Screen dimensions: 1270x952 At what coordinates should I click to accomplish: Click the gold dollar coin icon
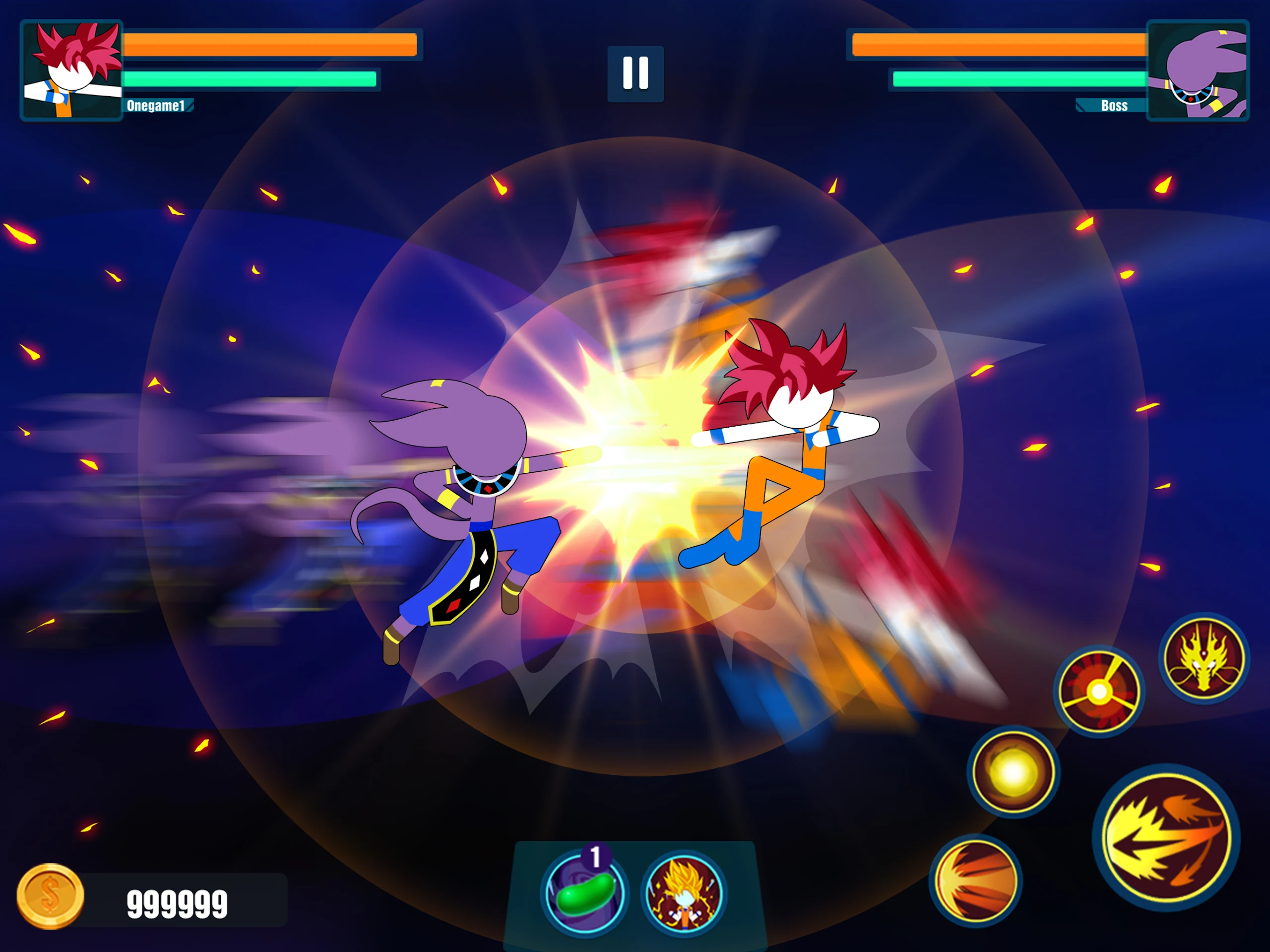point(51,896)
